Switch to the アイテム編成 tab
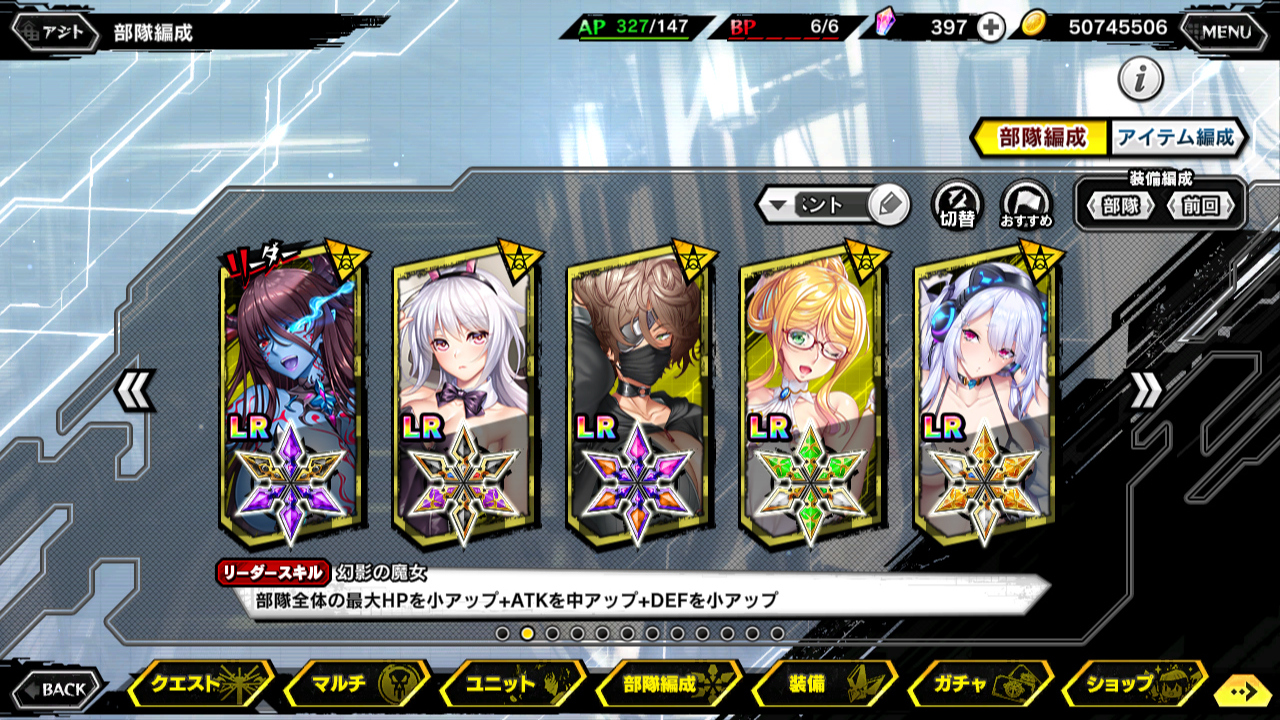Screen dimensions: 1280x720 tap(1176, 138)
